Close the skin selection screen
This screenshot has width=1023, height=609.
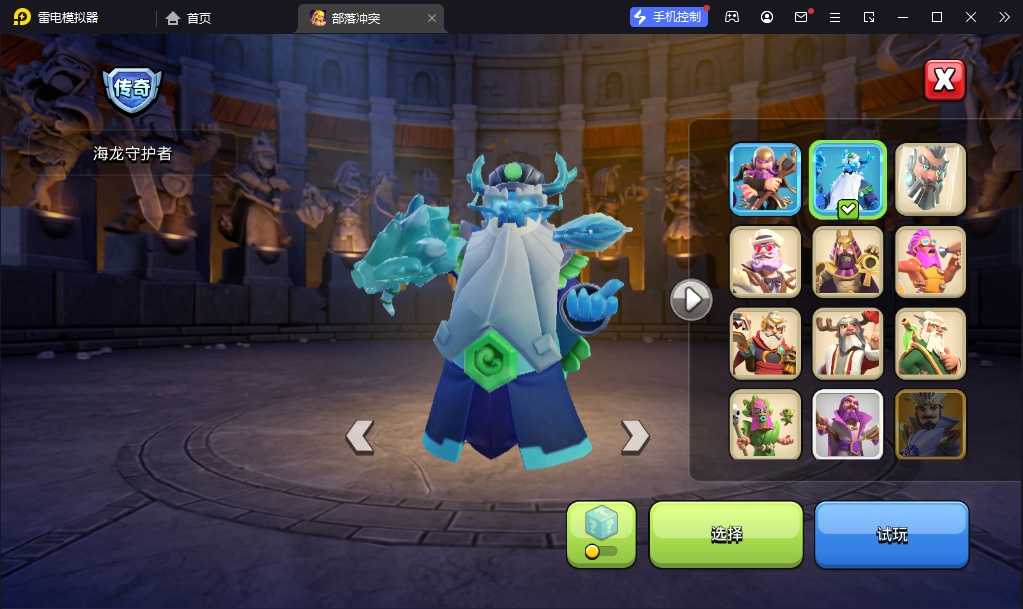(x=944, y=81)
